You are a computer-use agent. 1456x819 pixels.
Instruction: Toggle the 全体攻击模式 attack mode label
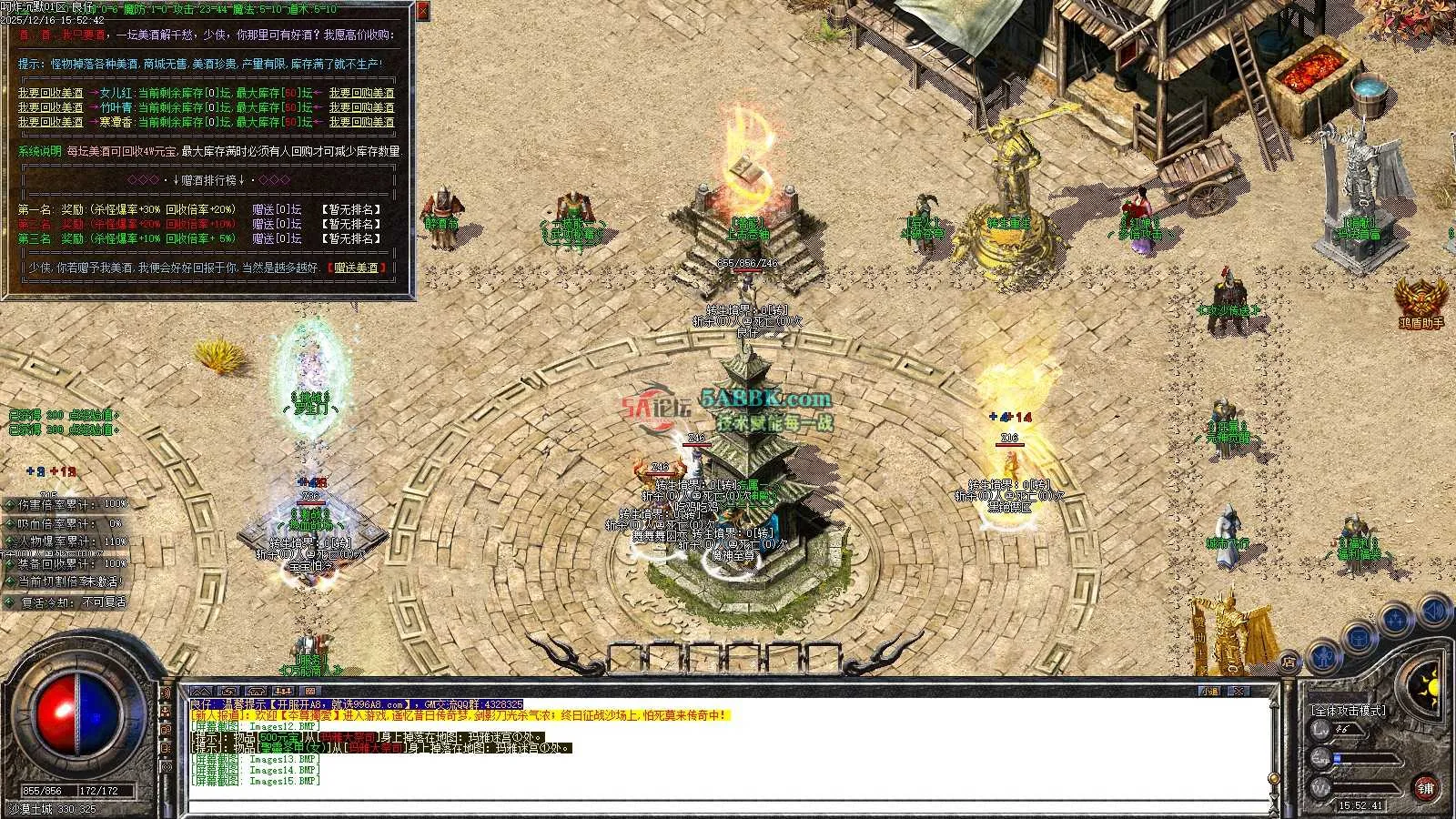1348,710
